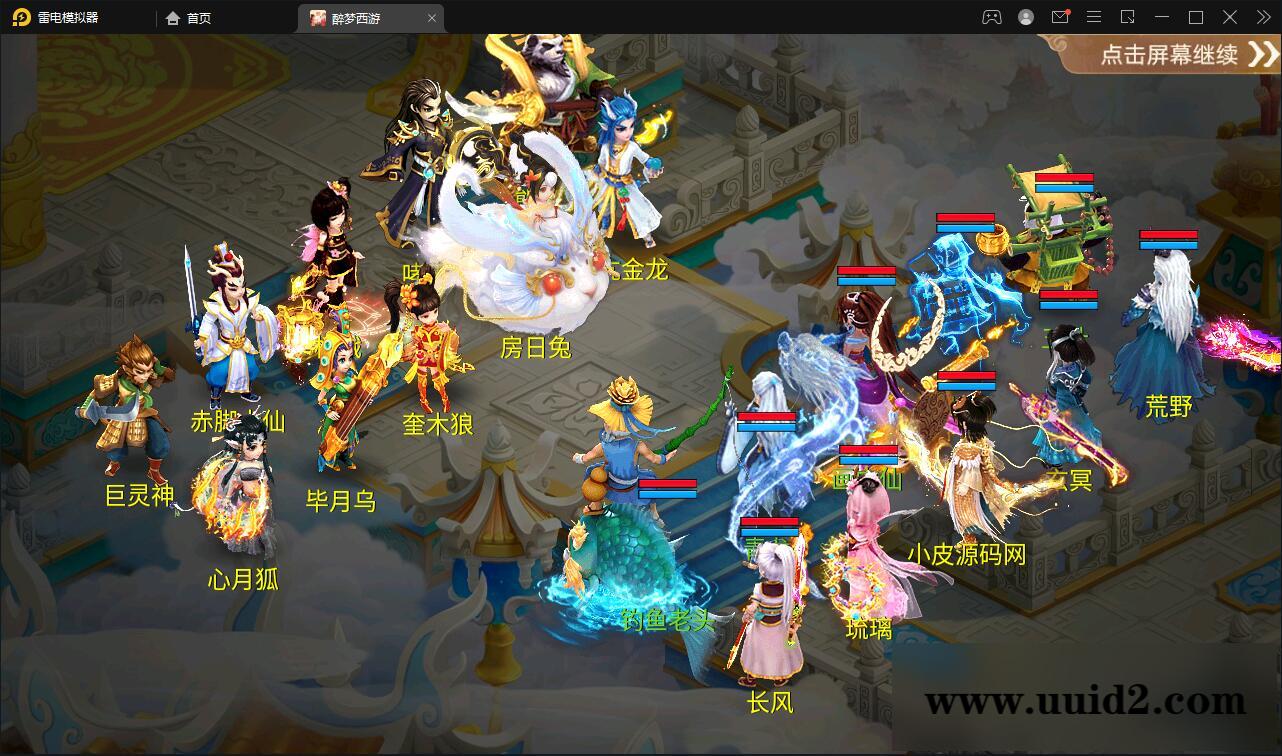
Task: Collapse the emulator sidebar via chevron arrows
Action: [1263, 17]
